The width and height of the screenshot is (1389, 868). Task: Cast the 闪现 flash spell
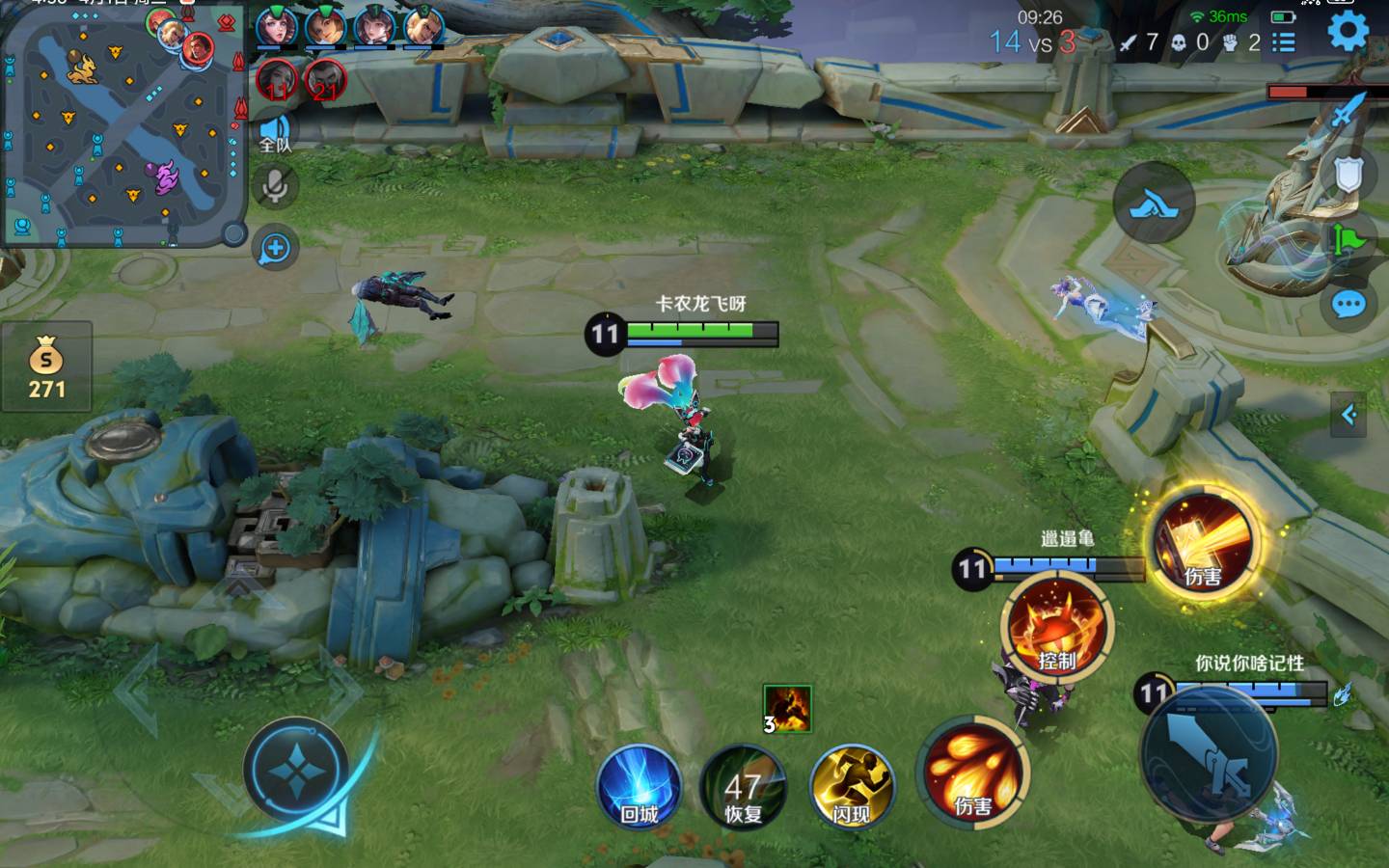852,786
